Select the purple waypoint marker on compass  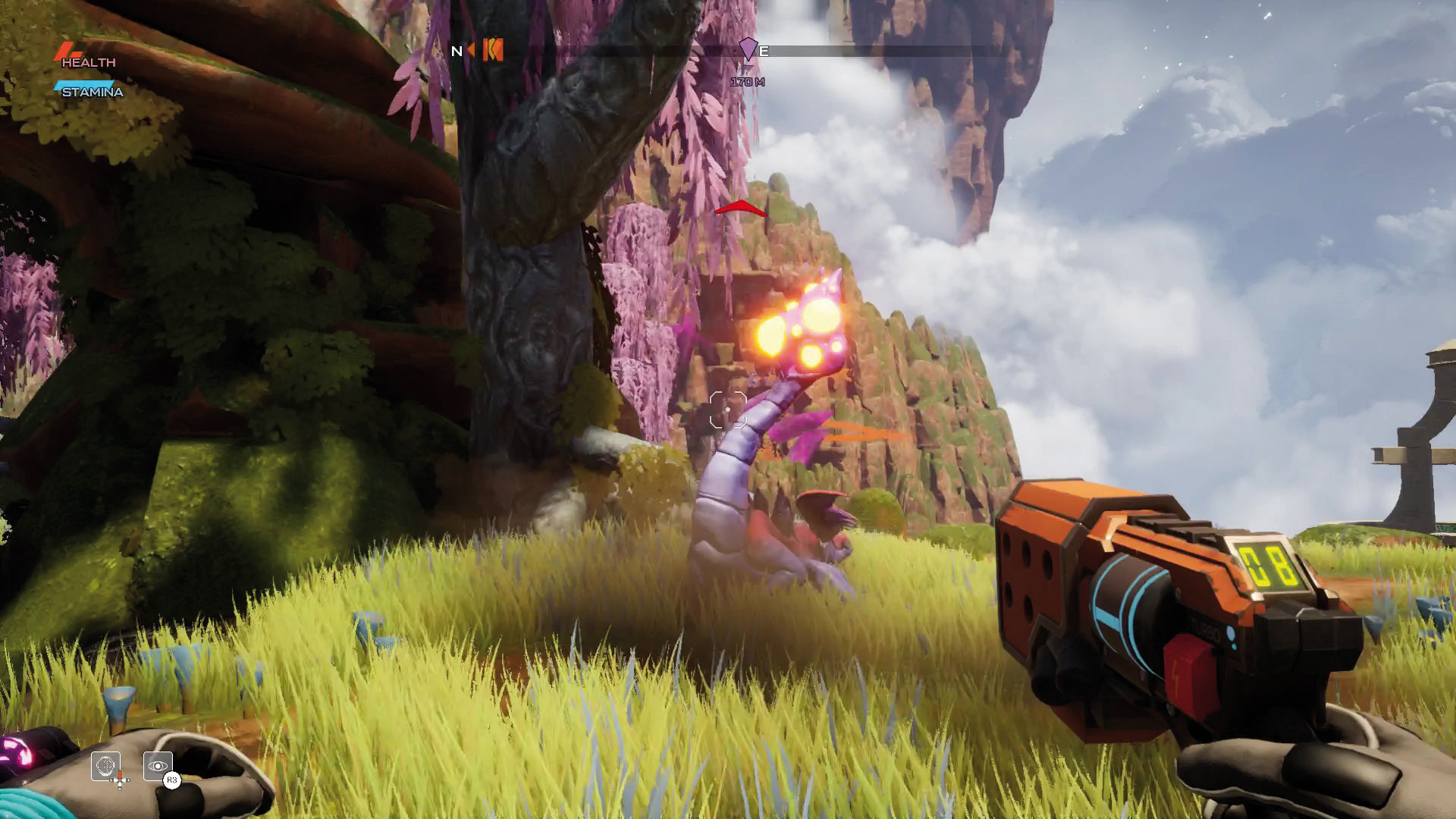tap(748, 50)
